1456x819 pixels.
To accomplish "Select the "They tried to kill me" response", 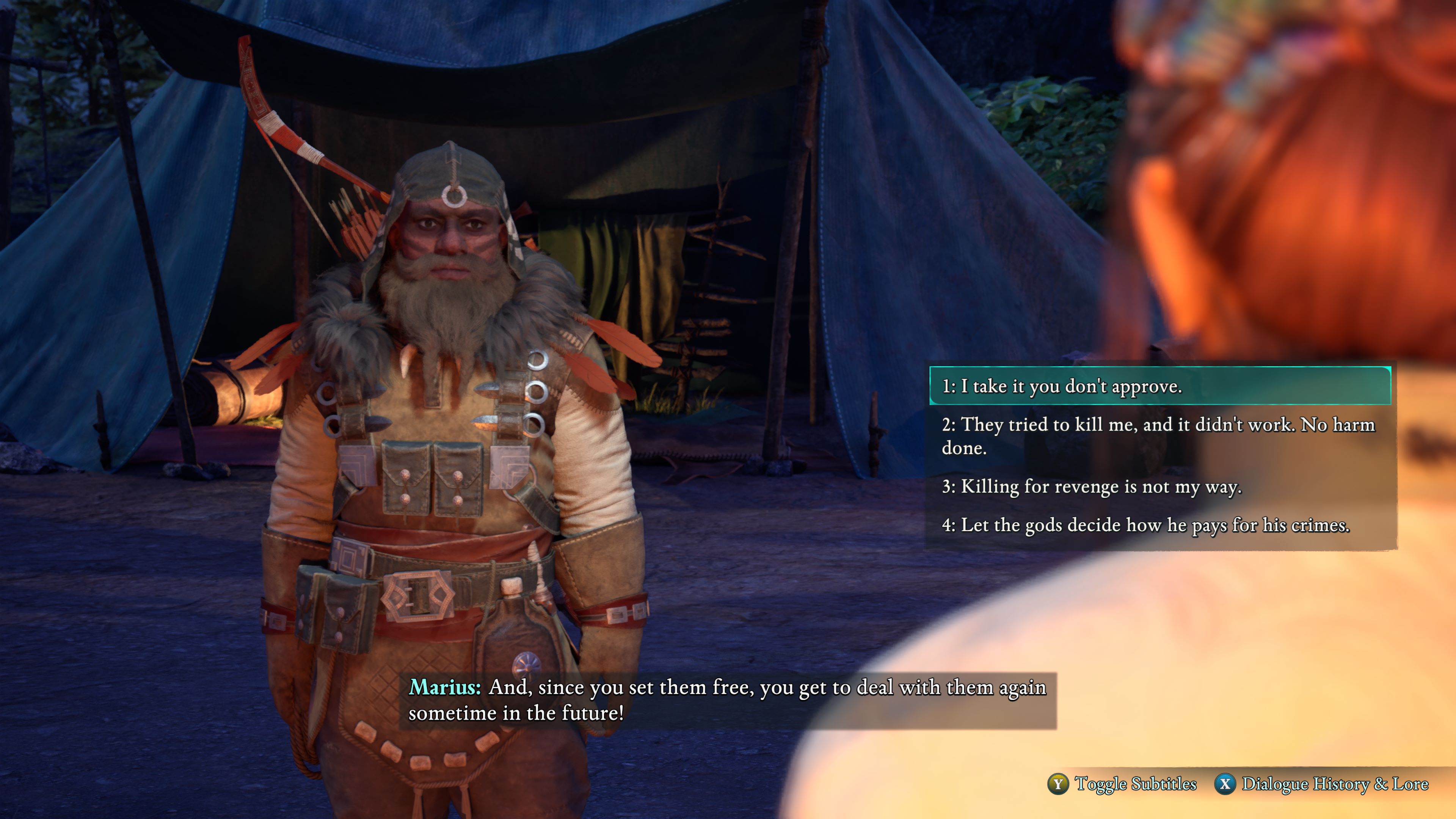I will (x=1159, y=436).
